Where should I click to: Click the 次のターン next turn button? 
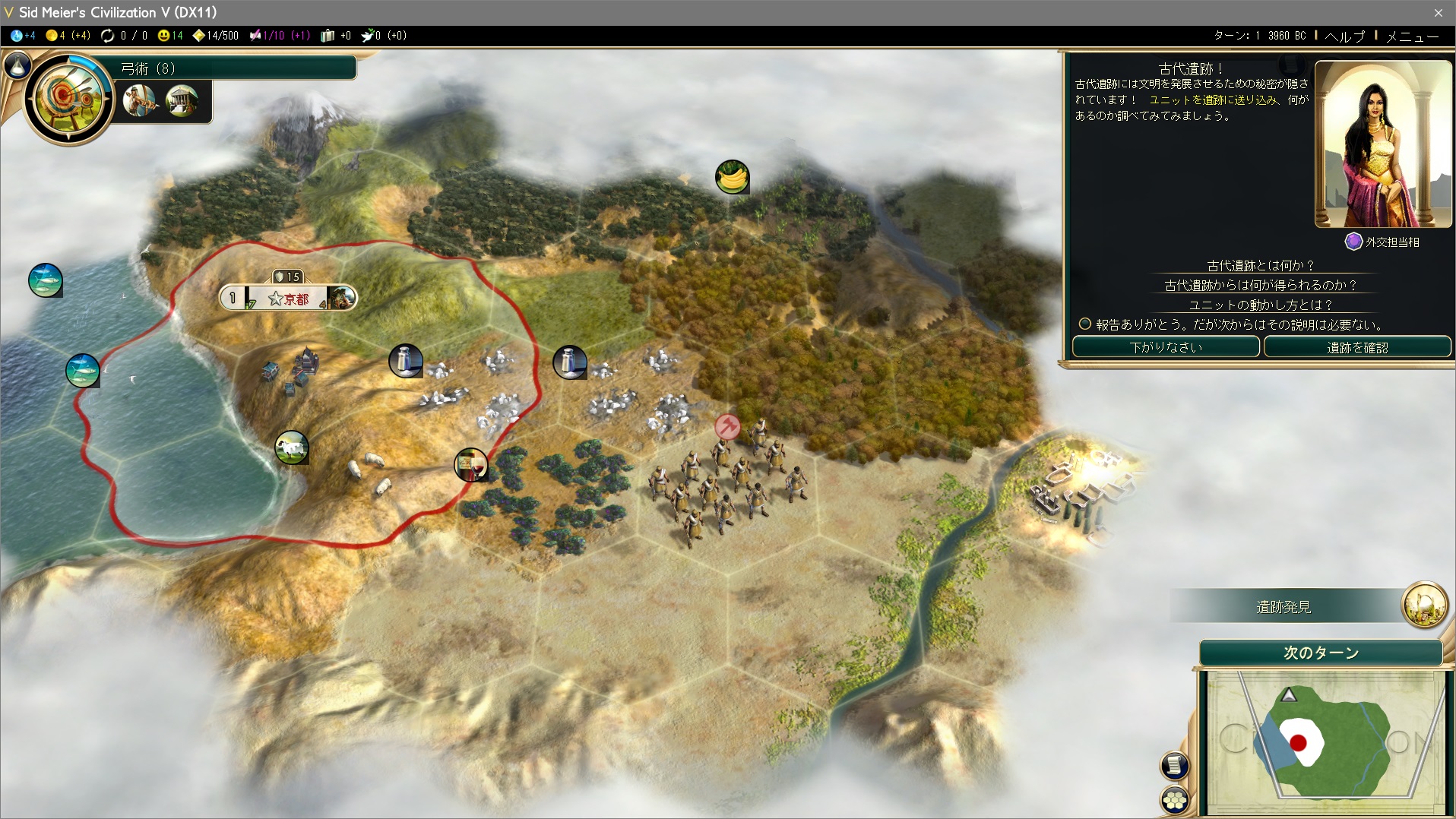click(x=1321, y=653)
